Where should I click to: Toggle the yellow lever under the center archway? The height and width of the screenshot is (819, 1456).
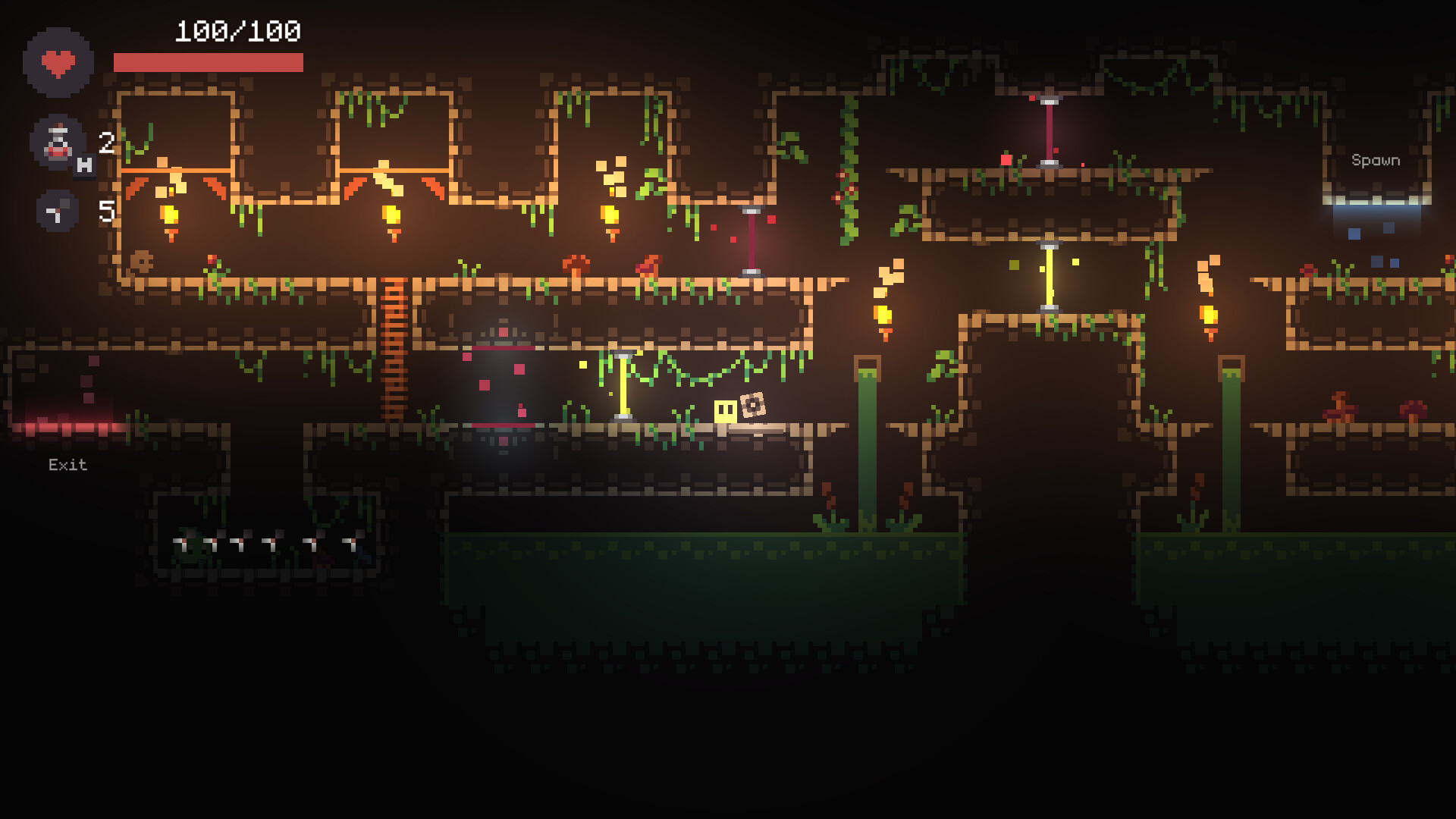(x=1048, y=275)
